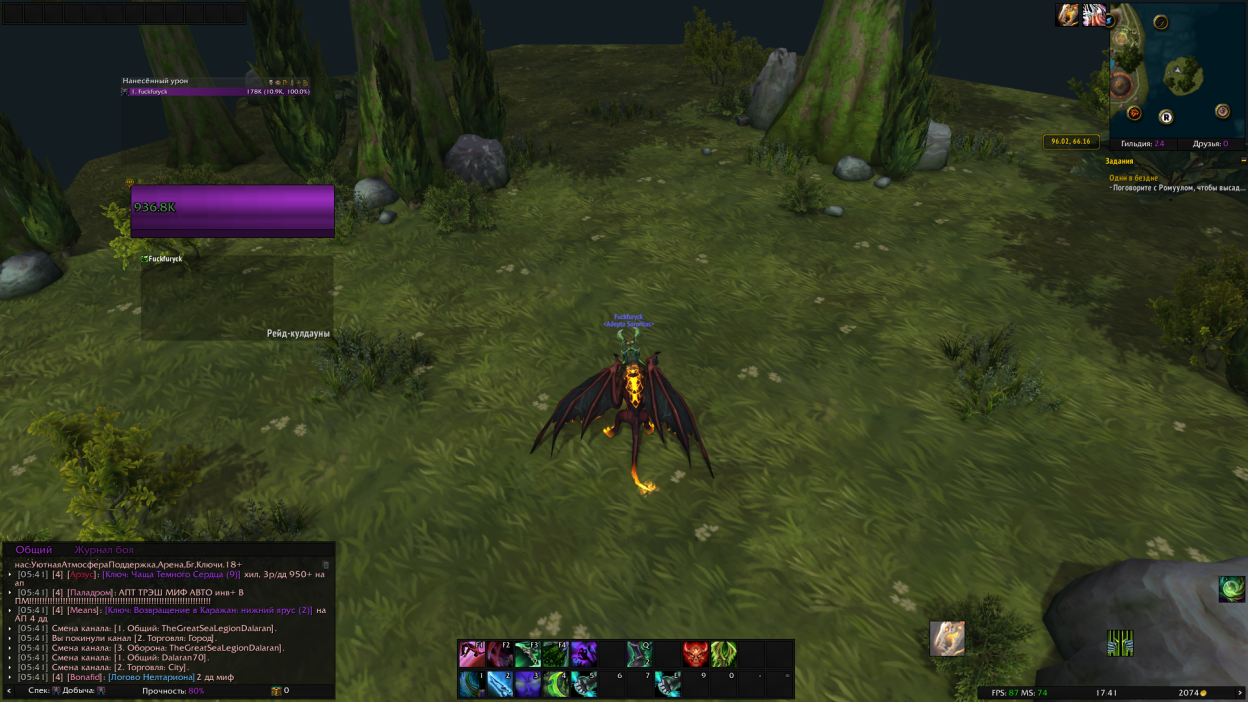Viewport: 1248px width, 702px height.
Task: Select Fuckfuryck row in damage meter
Action: (217, 91)
